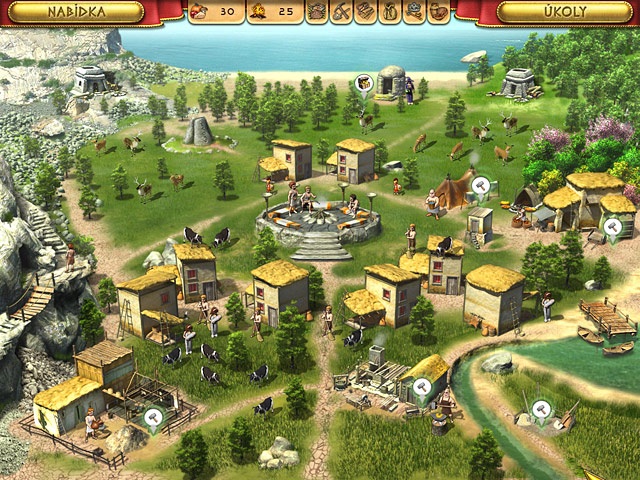Choose the wooden planks icon
This screenshot has height=480, width=640.
(366, 13)
